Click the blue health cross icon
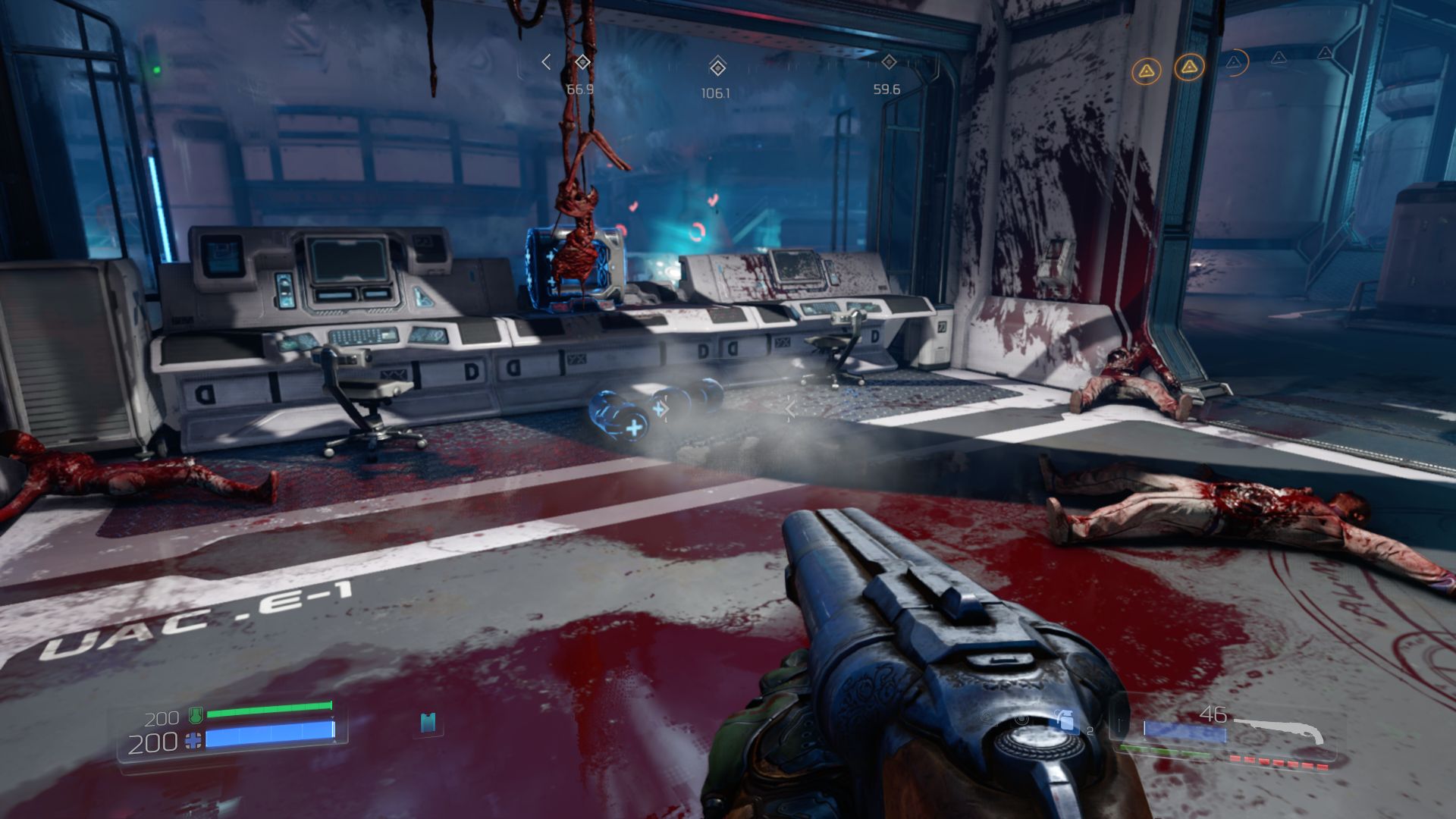 tap(194, 741)
